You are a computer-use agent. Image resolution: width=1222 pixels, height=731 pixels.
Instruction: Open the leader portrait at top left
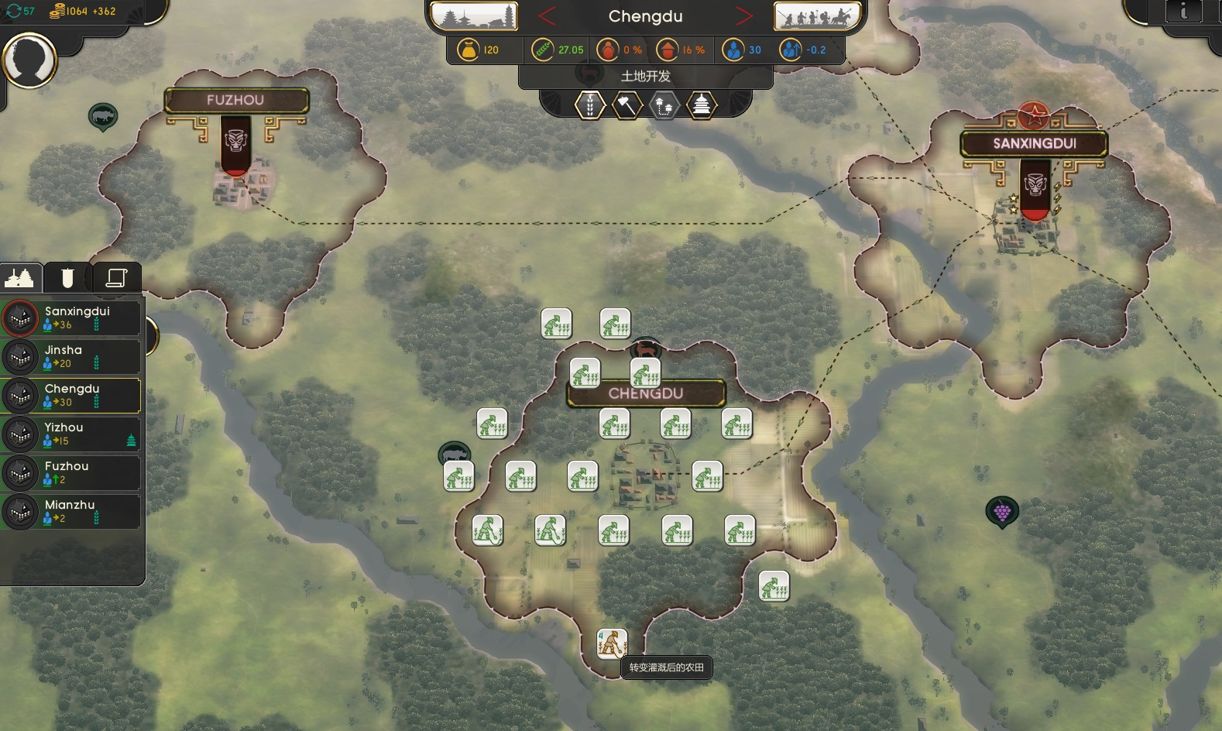29,60
